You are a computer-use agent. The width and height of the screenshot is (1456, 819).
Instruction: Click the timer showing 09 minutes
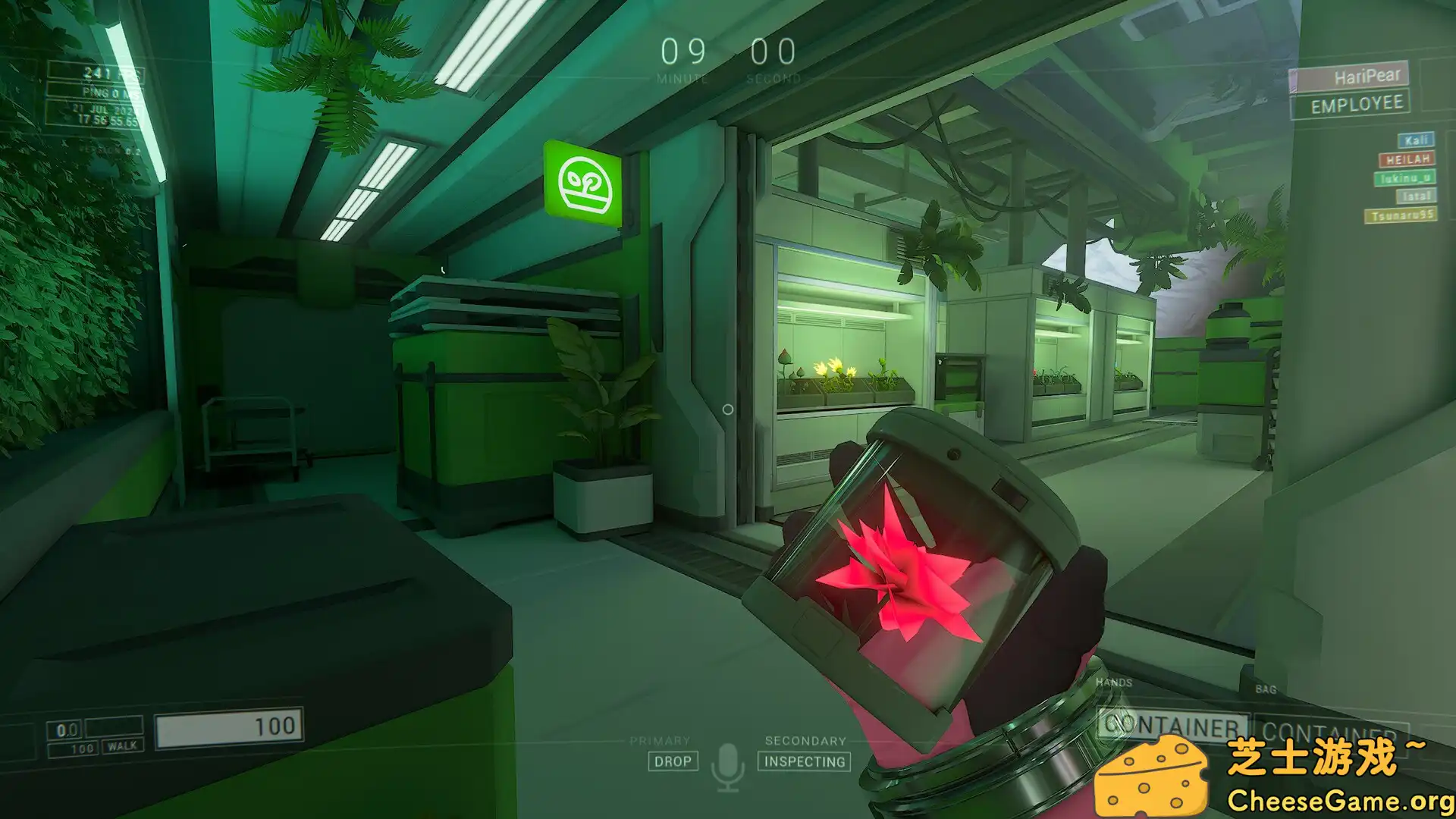click(x=682, y=52)
